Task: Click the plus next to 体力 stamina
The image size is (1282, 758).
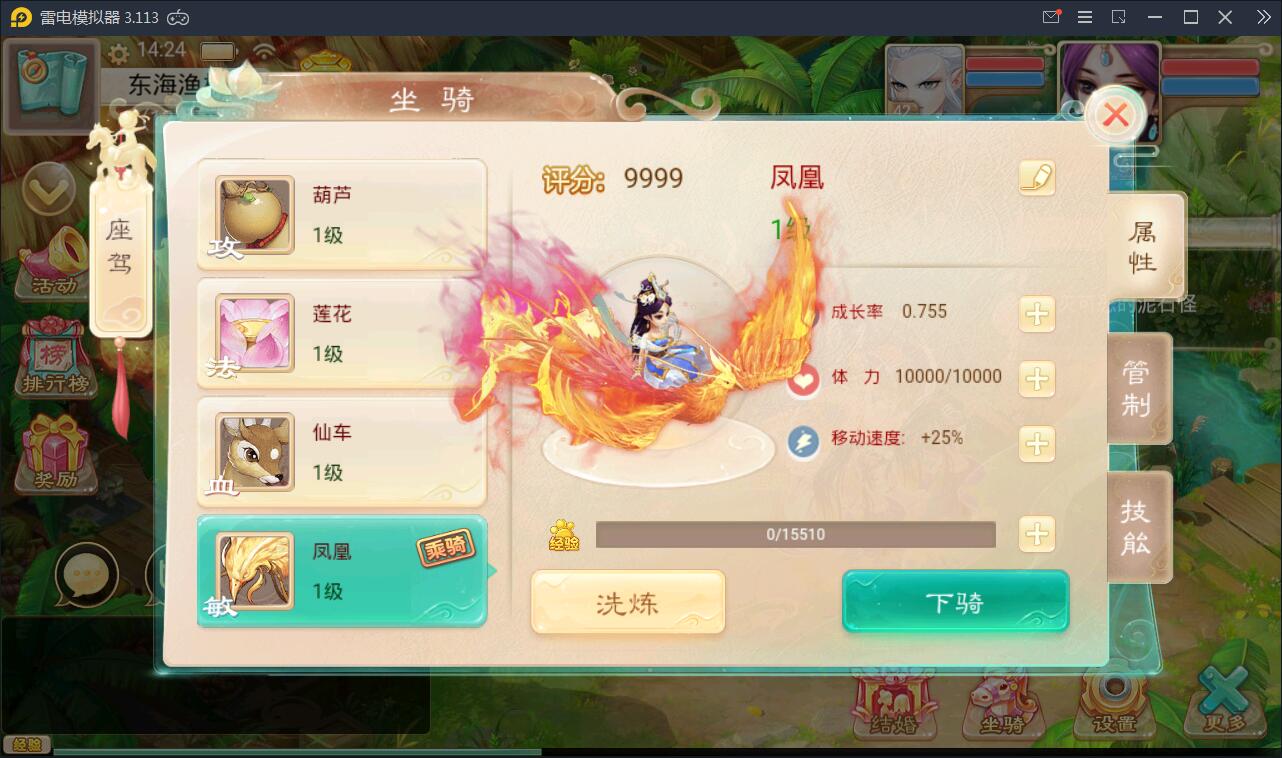Action: 1037,379
